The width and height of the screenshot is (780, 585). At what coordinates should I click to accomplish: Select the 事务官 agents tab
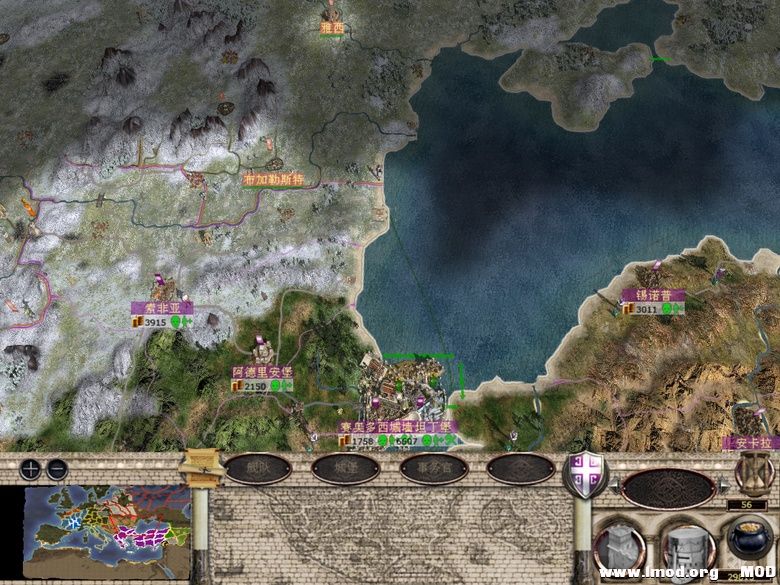[433, 468]
